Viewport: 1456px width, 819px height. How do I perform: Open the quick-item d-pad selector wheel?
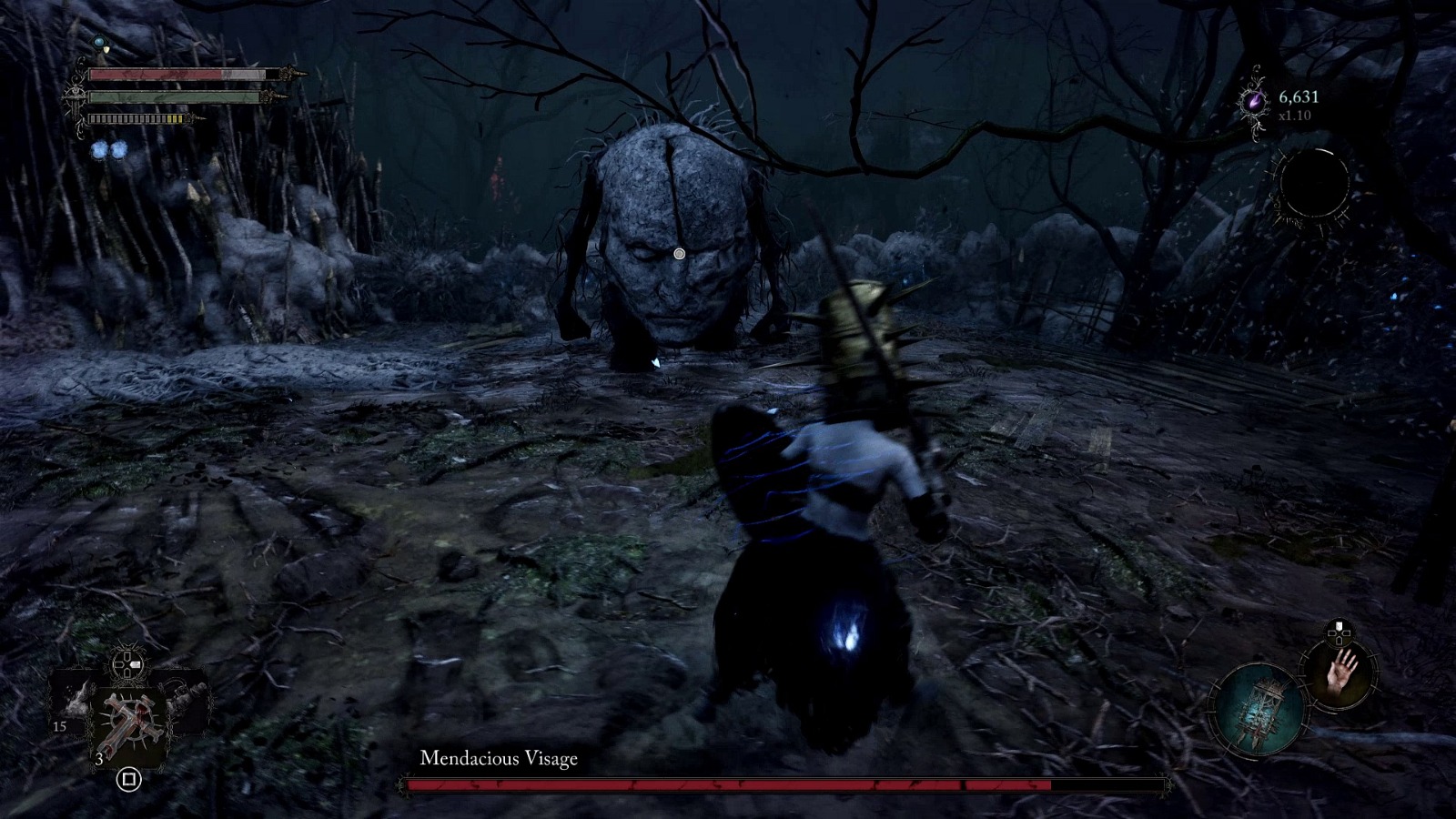(126, 664)
